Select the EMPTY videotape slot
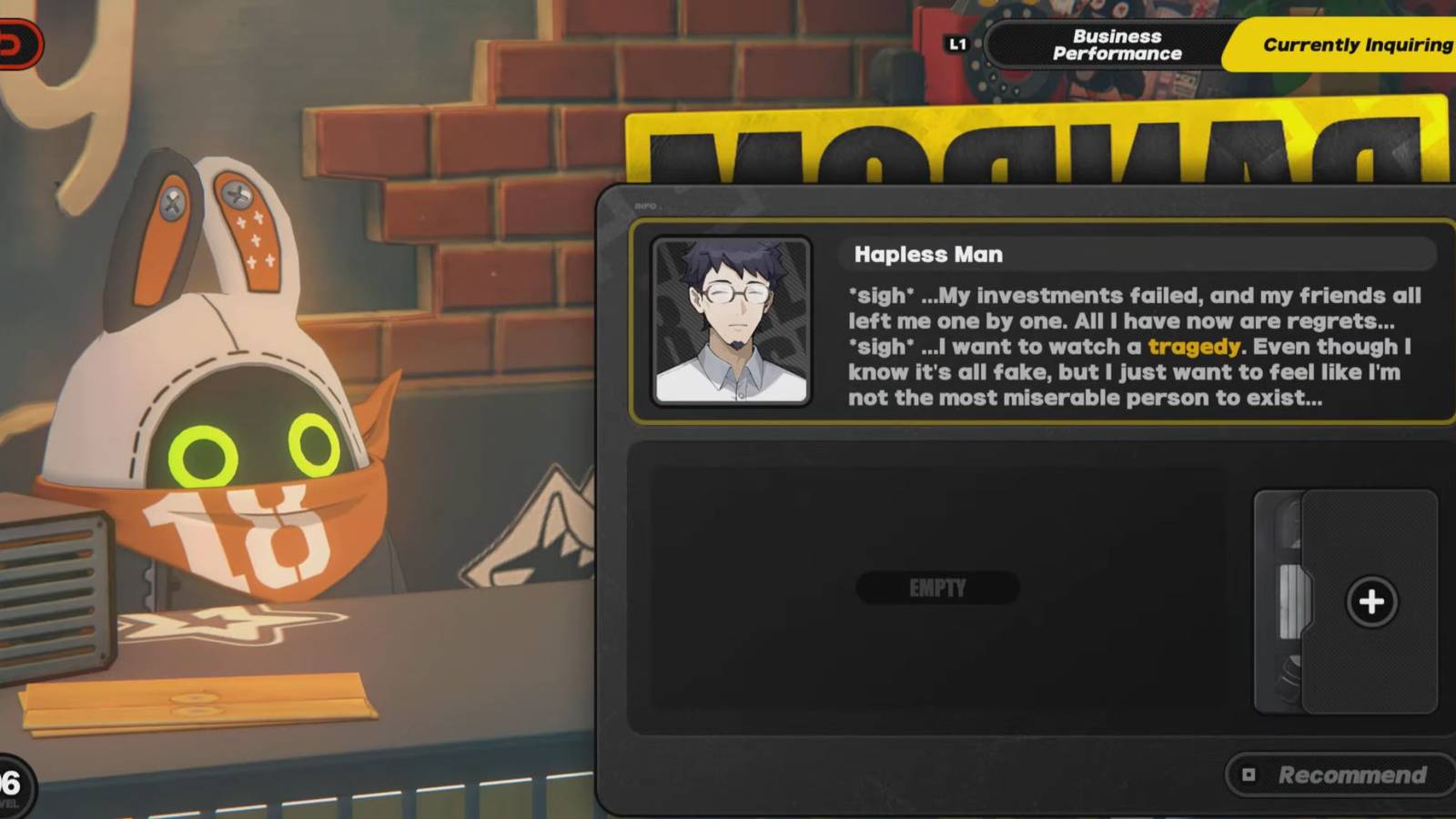 937,588
